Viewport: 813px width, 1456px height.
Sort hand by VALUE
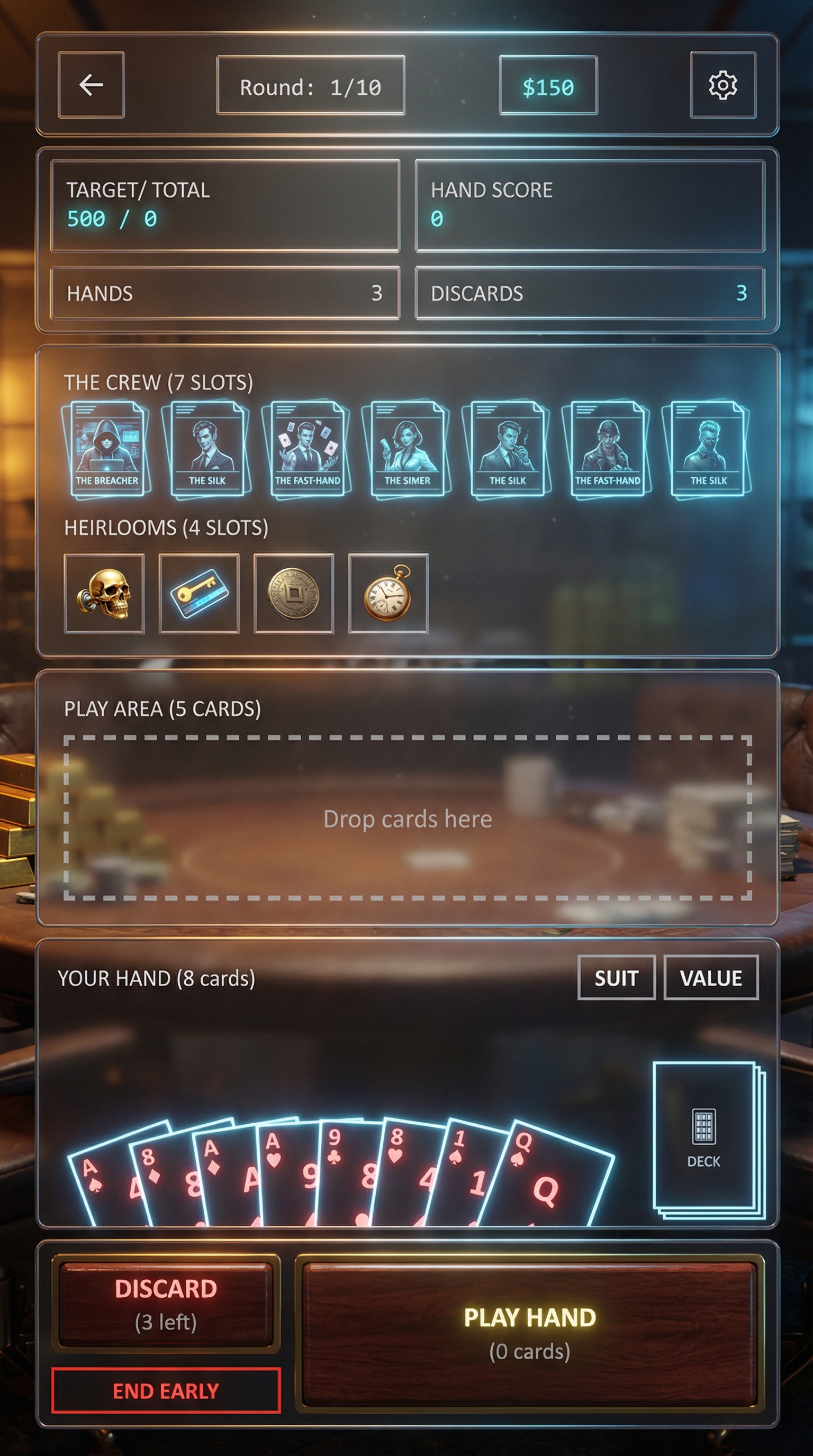coord(711,978)
